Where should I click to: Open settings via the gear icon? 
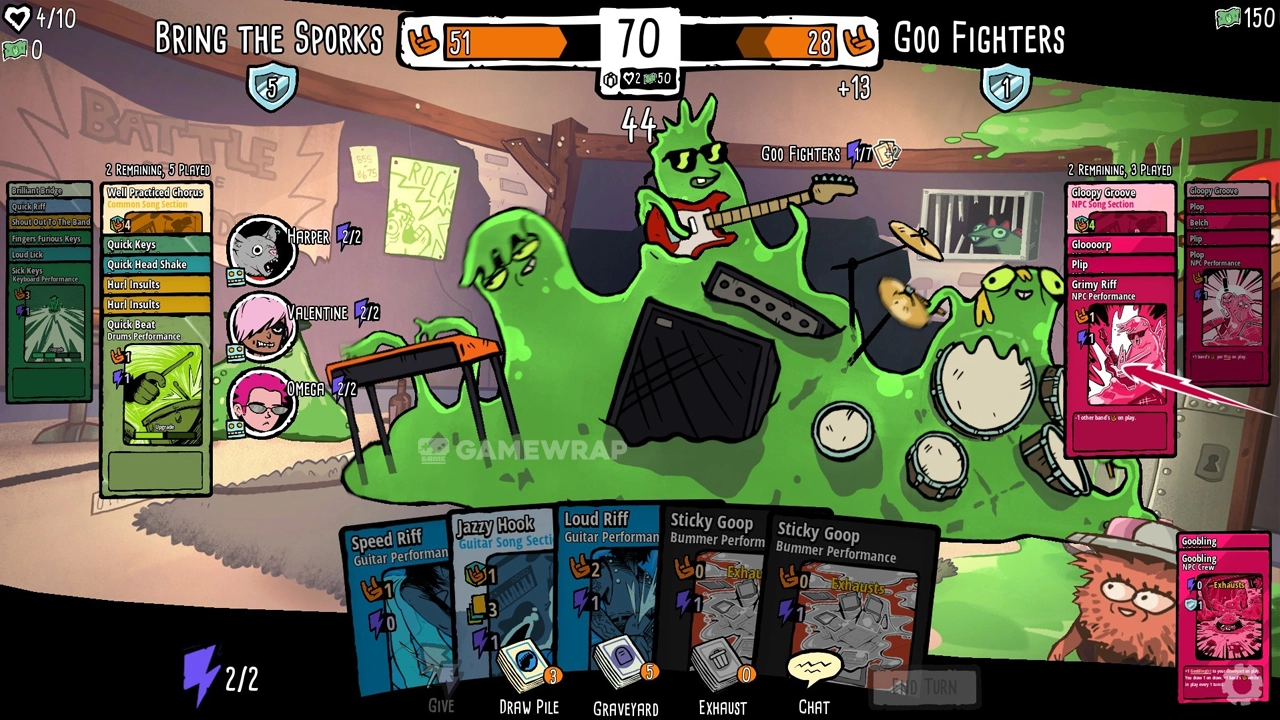[1242, 686]
